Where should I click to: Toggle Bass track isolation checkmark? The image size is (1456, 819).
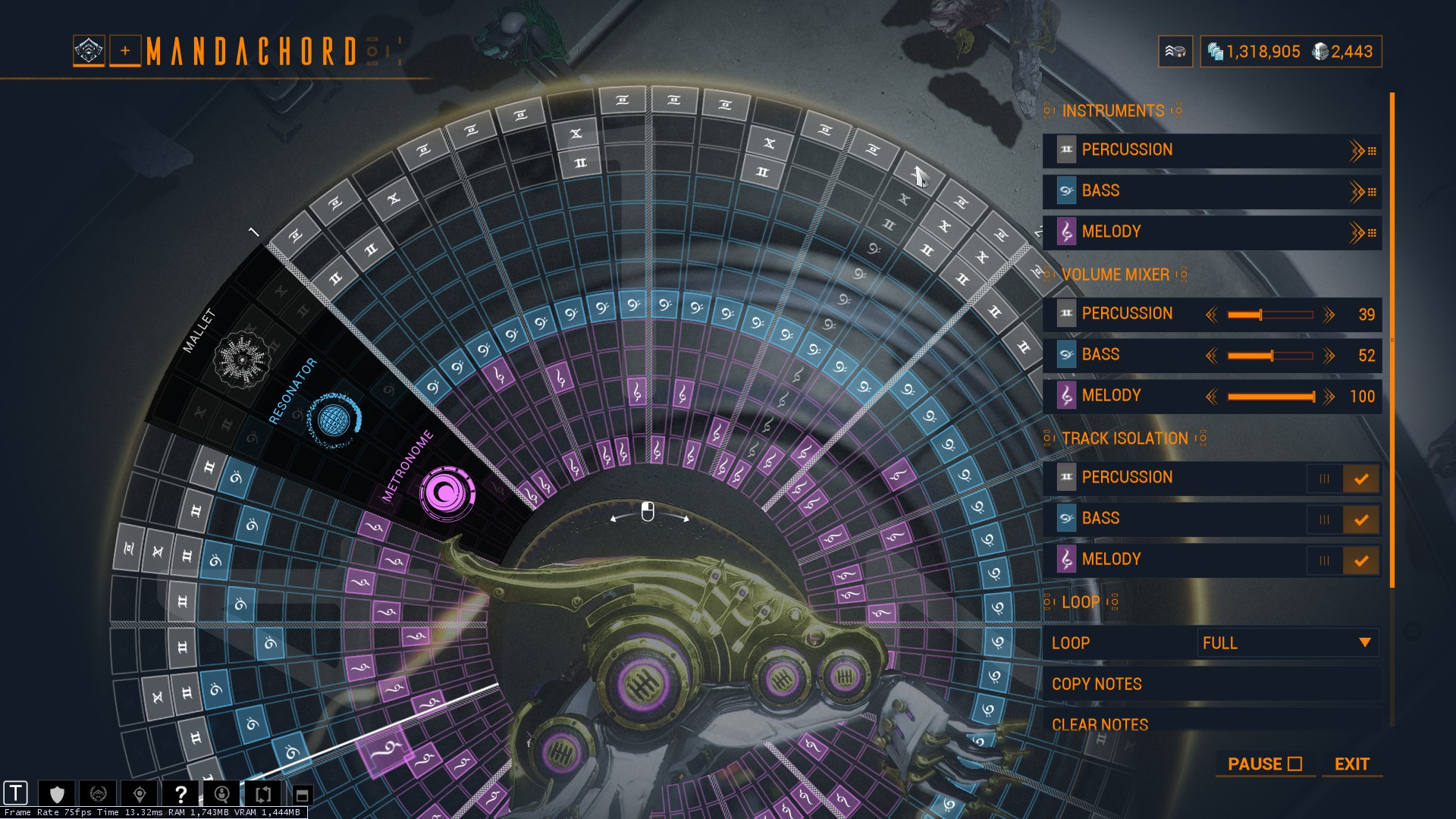tap(1361, 519)
